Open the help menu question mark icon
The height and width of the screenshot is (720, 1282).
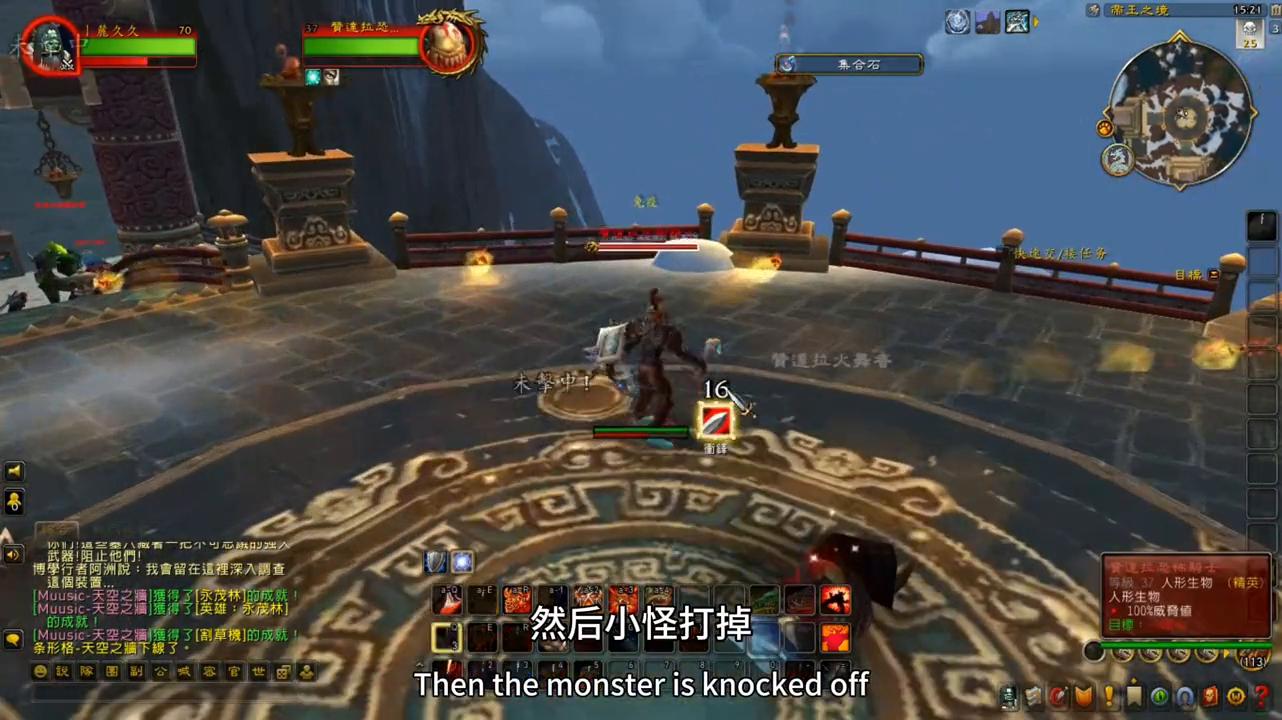1259,697
